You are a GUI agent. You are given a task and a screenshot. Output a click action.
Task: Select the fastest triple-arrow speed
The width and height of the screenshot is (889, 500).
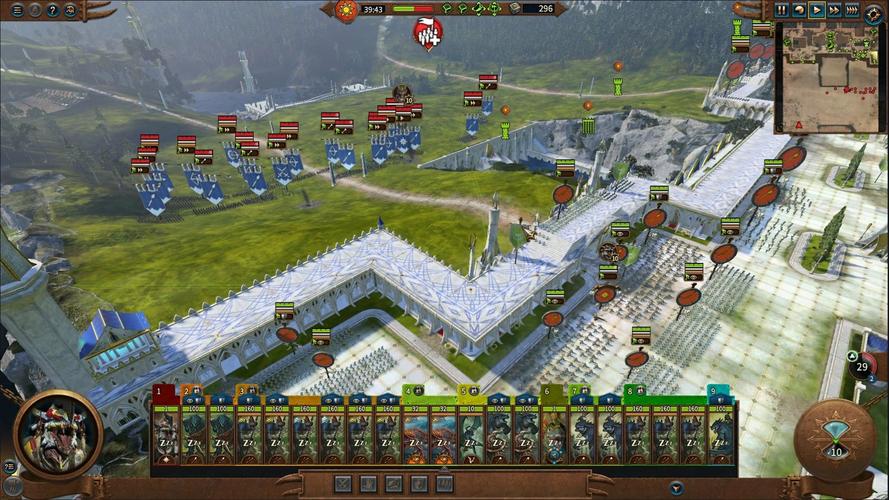click(x=852, y=10)
